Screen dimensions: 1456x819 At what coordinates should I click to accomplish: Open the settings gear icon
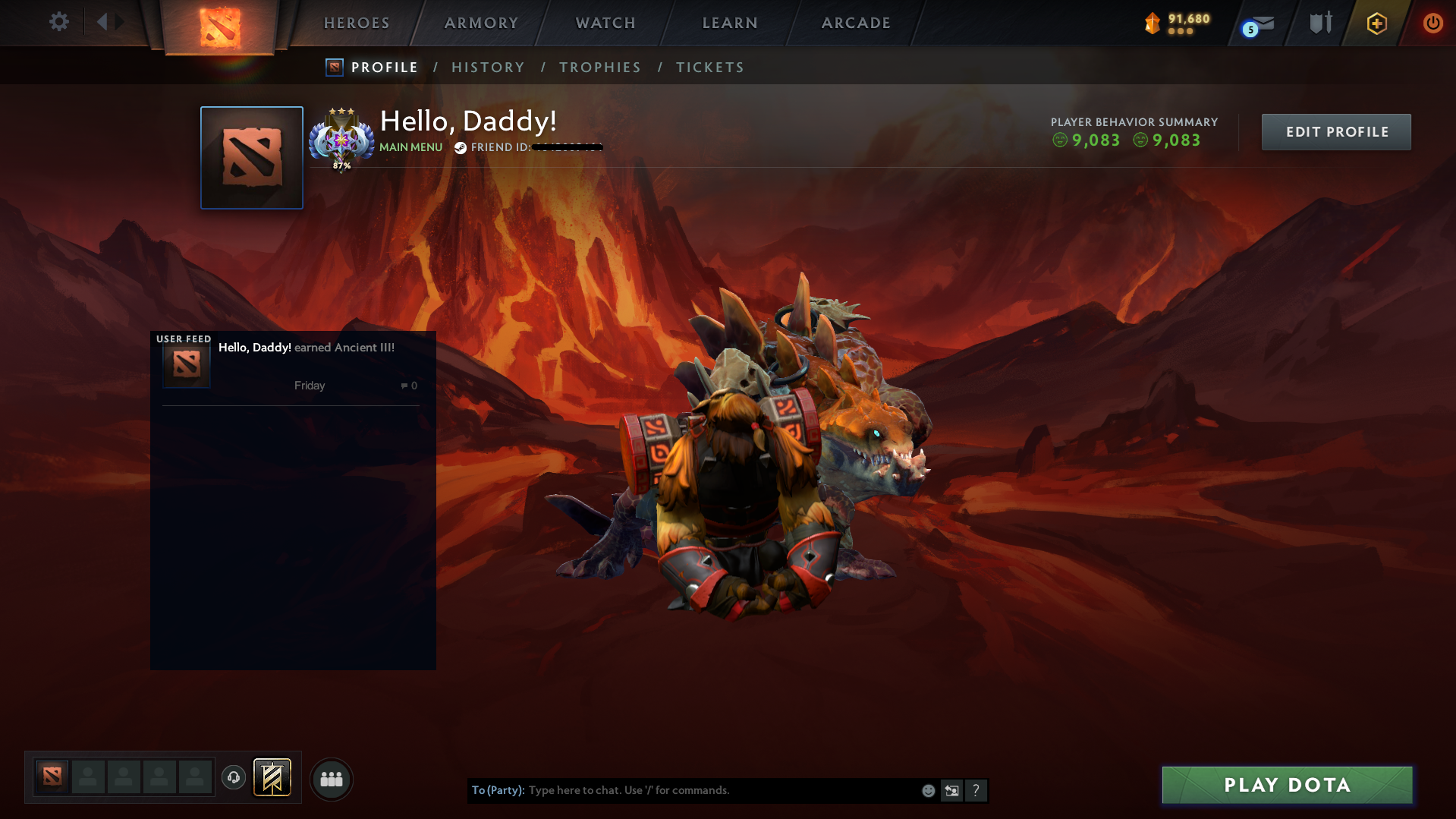click(x=59, y=22)
